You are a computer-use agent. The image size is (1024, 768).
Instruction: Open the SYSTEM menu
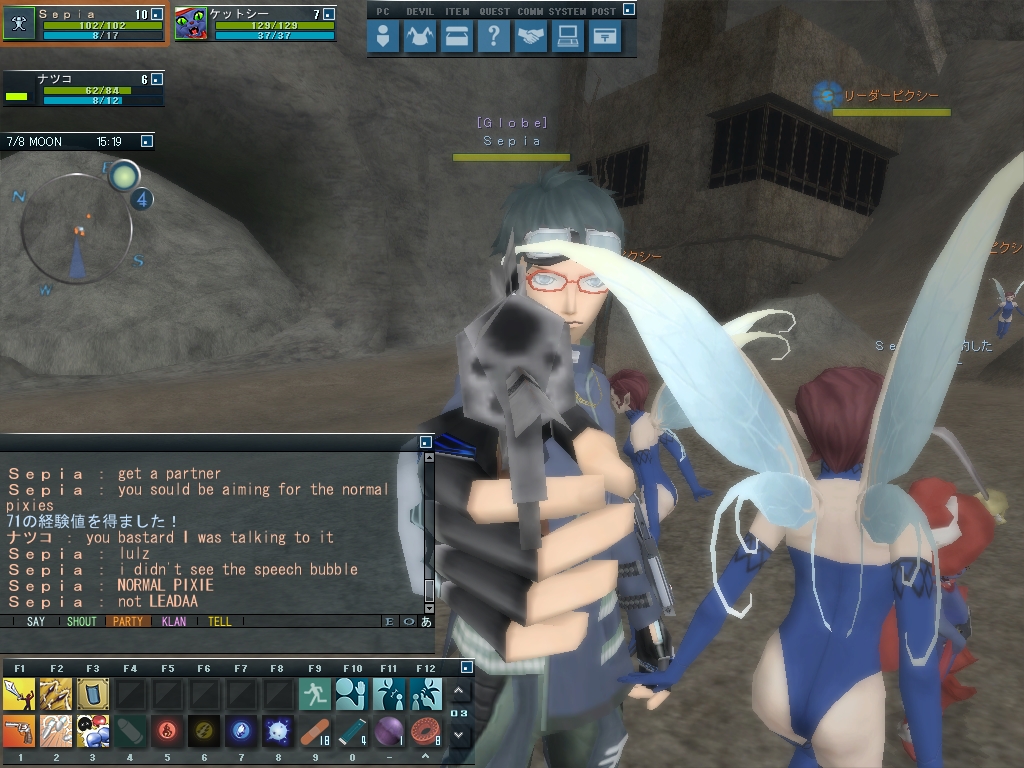[x=568, y=37]
